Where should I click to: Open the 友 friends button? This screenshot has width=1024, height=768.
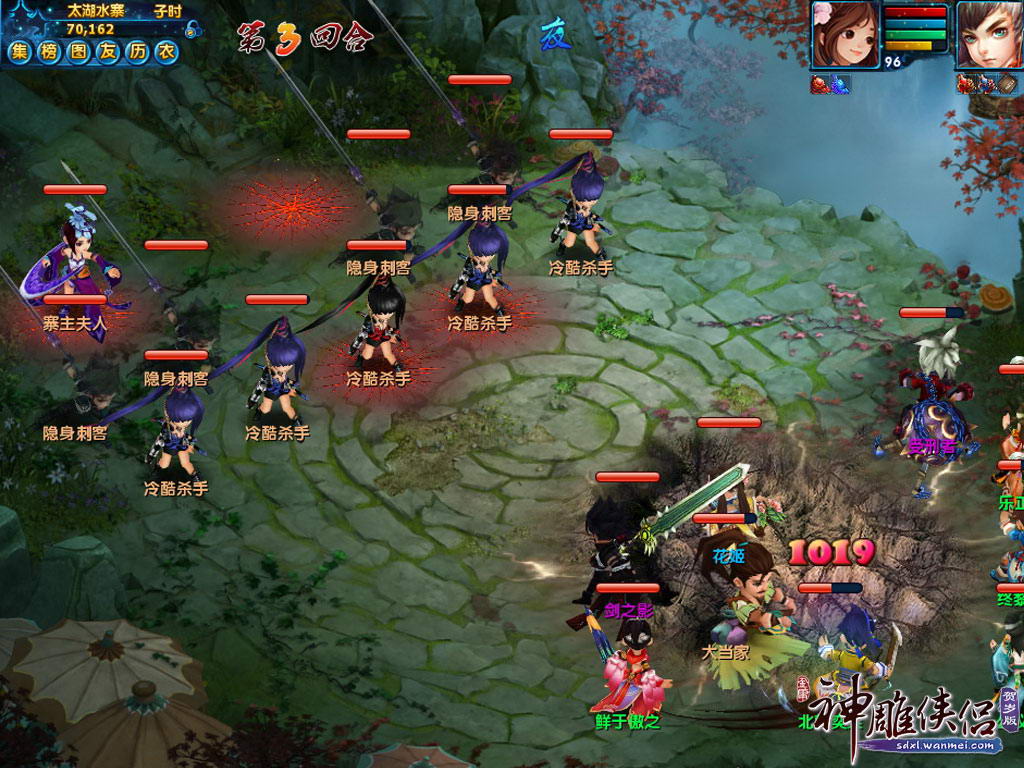coord(109,52)
